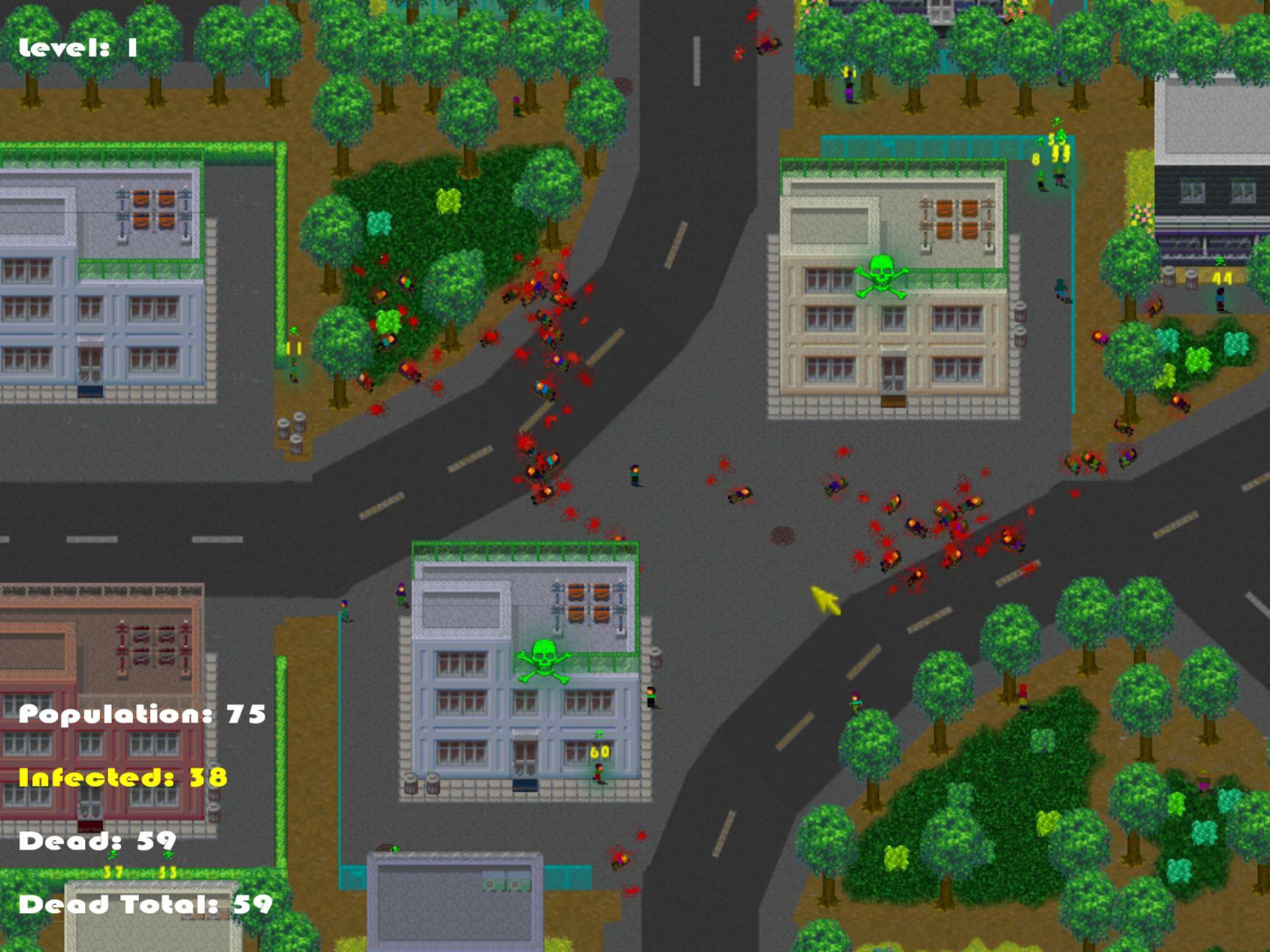Screen dimensions: 1270x952
Task: Click a glowing green zombie at the top-right
Action: [1061, 134]
